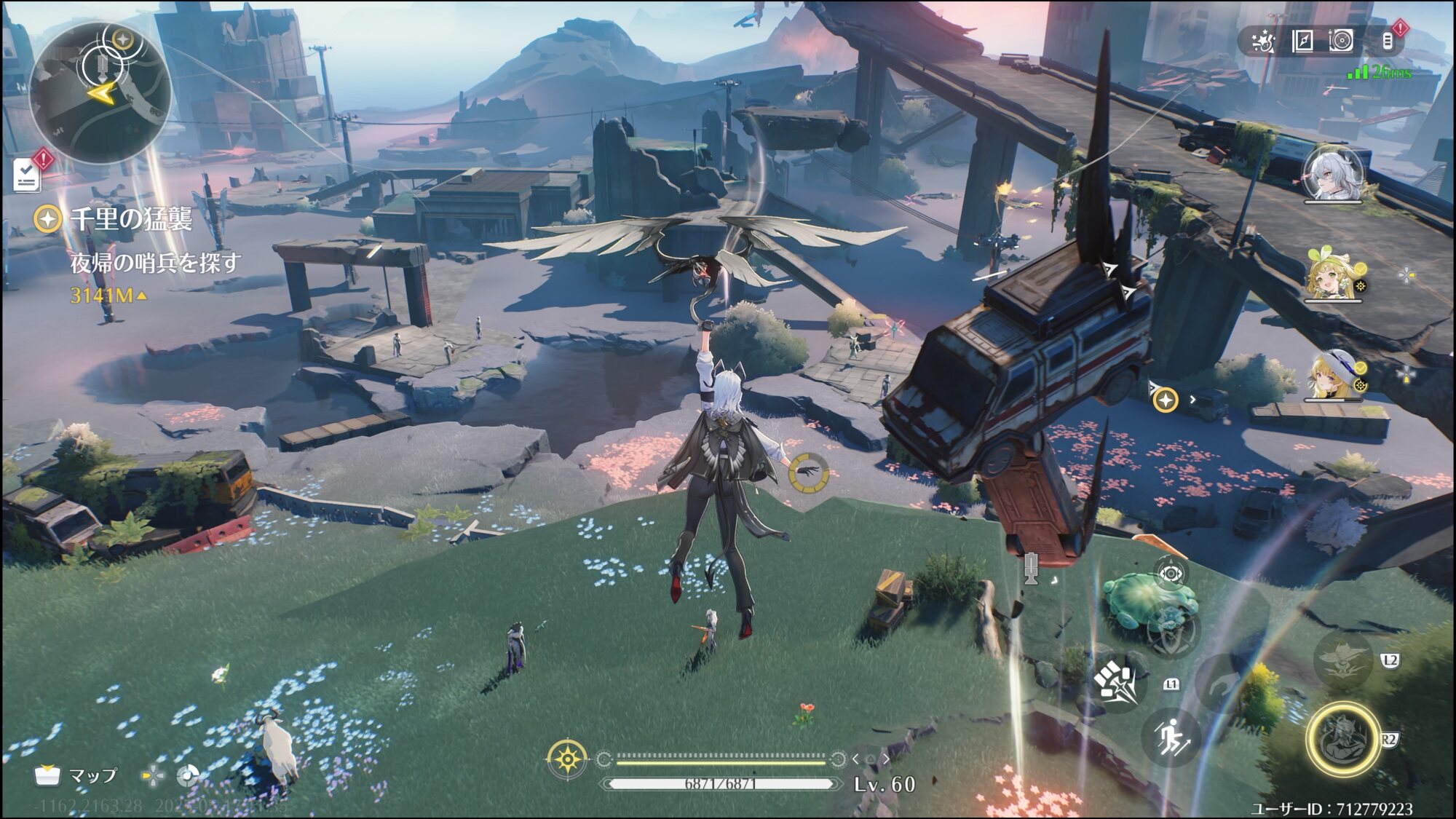Open the events star-burst icon

[x=1263, y=41]
